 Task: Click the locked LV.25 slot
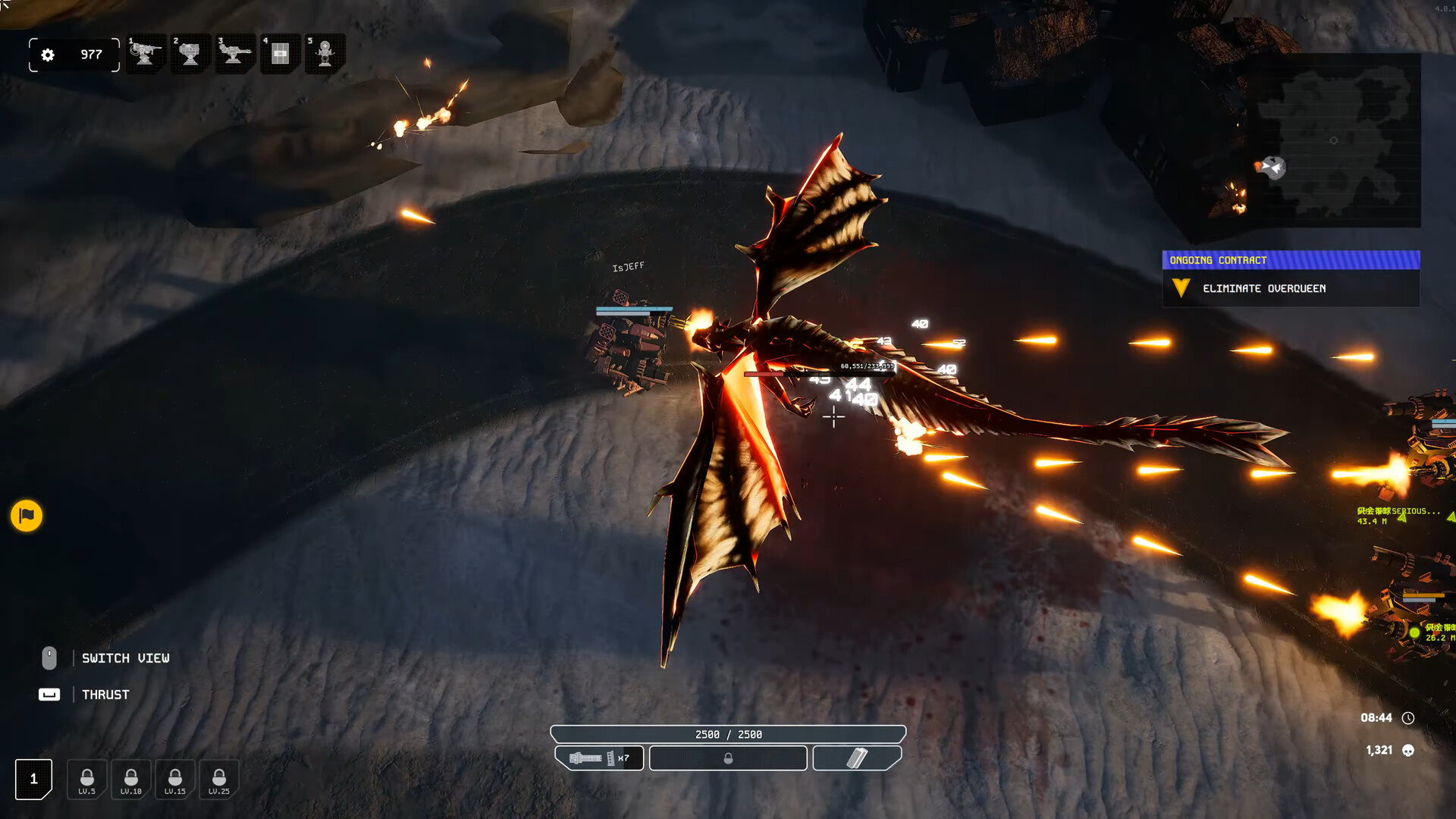219,780
